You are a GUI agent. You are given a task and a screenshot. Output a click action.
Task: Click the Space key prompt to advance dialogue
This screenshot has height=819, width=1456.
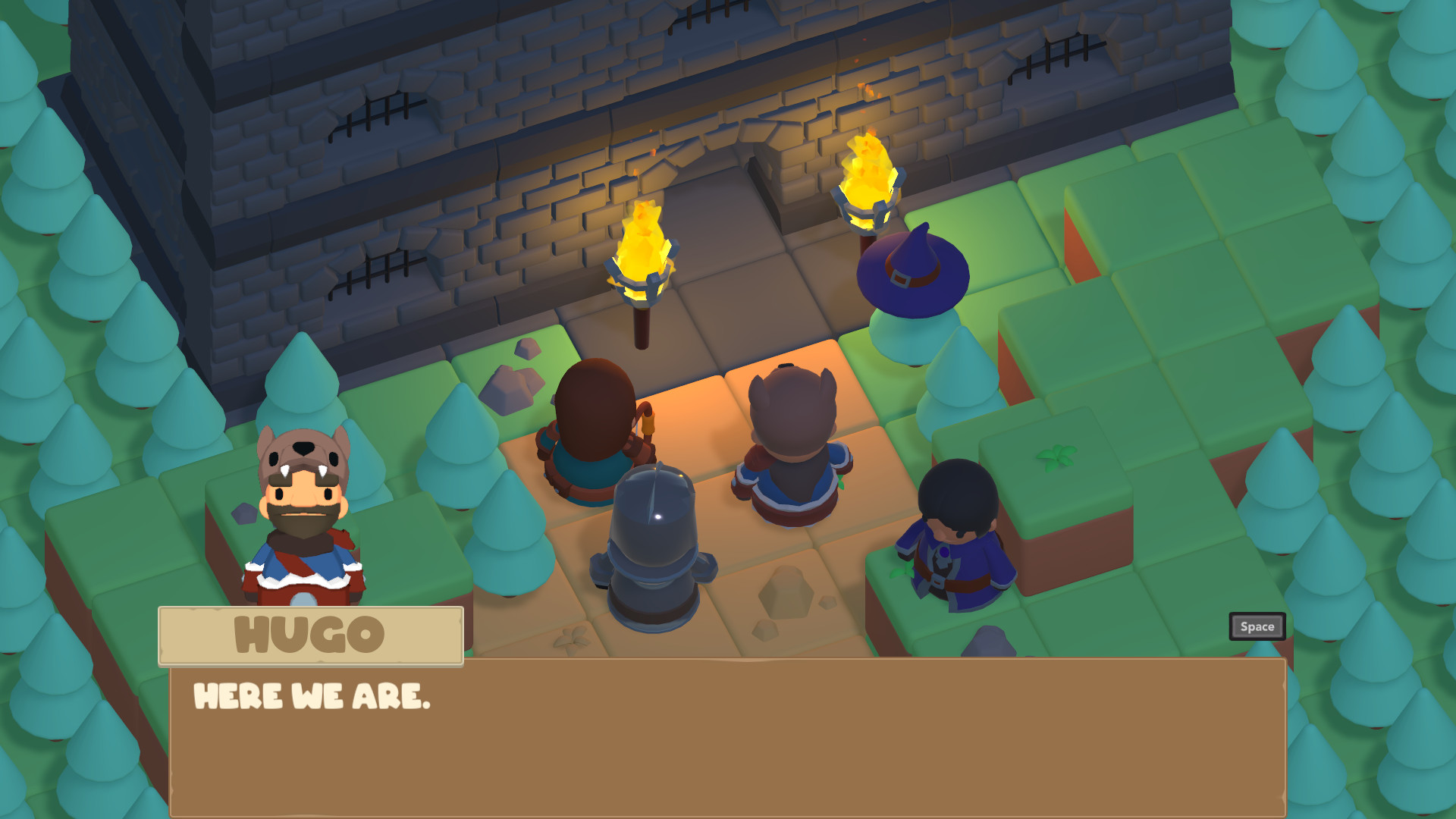click(1257, 626)
